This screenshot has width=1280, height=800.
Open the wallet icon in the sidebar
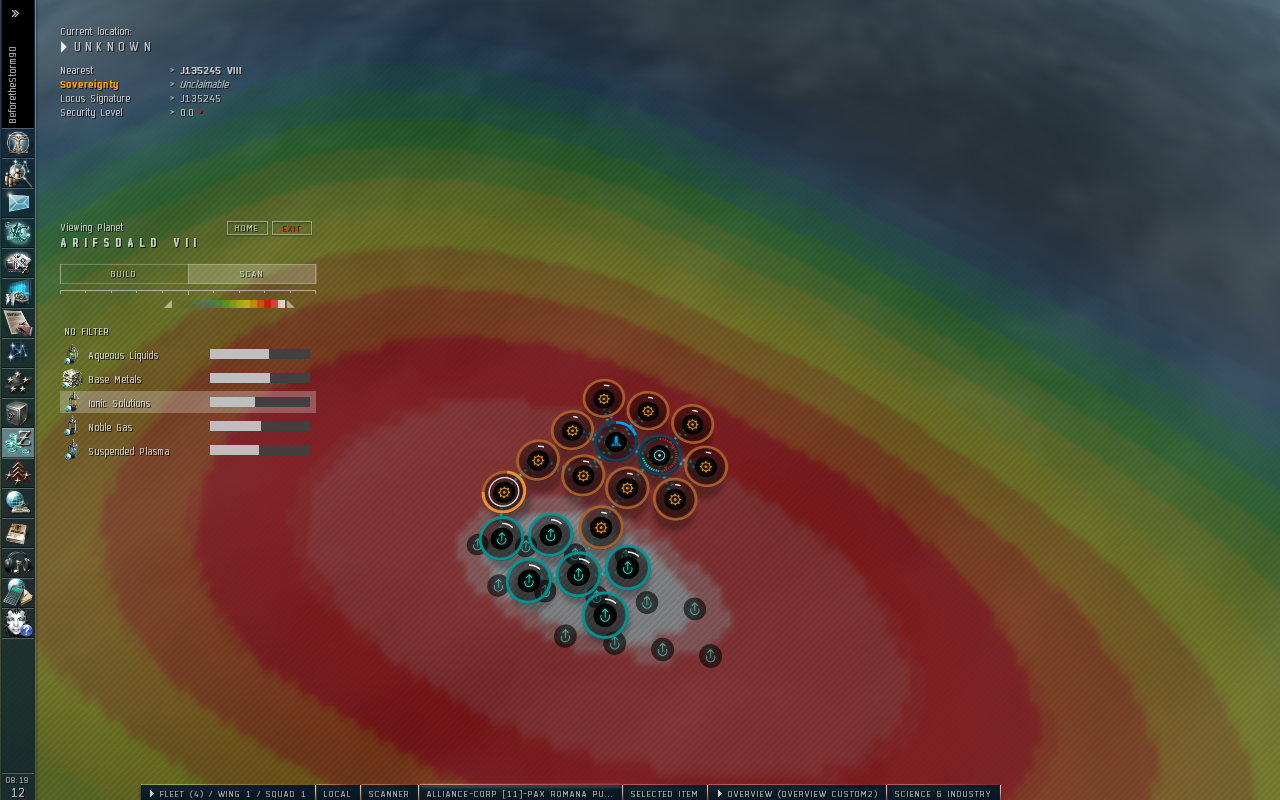click(x=17, y=443)
